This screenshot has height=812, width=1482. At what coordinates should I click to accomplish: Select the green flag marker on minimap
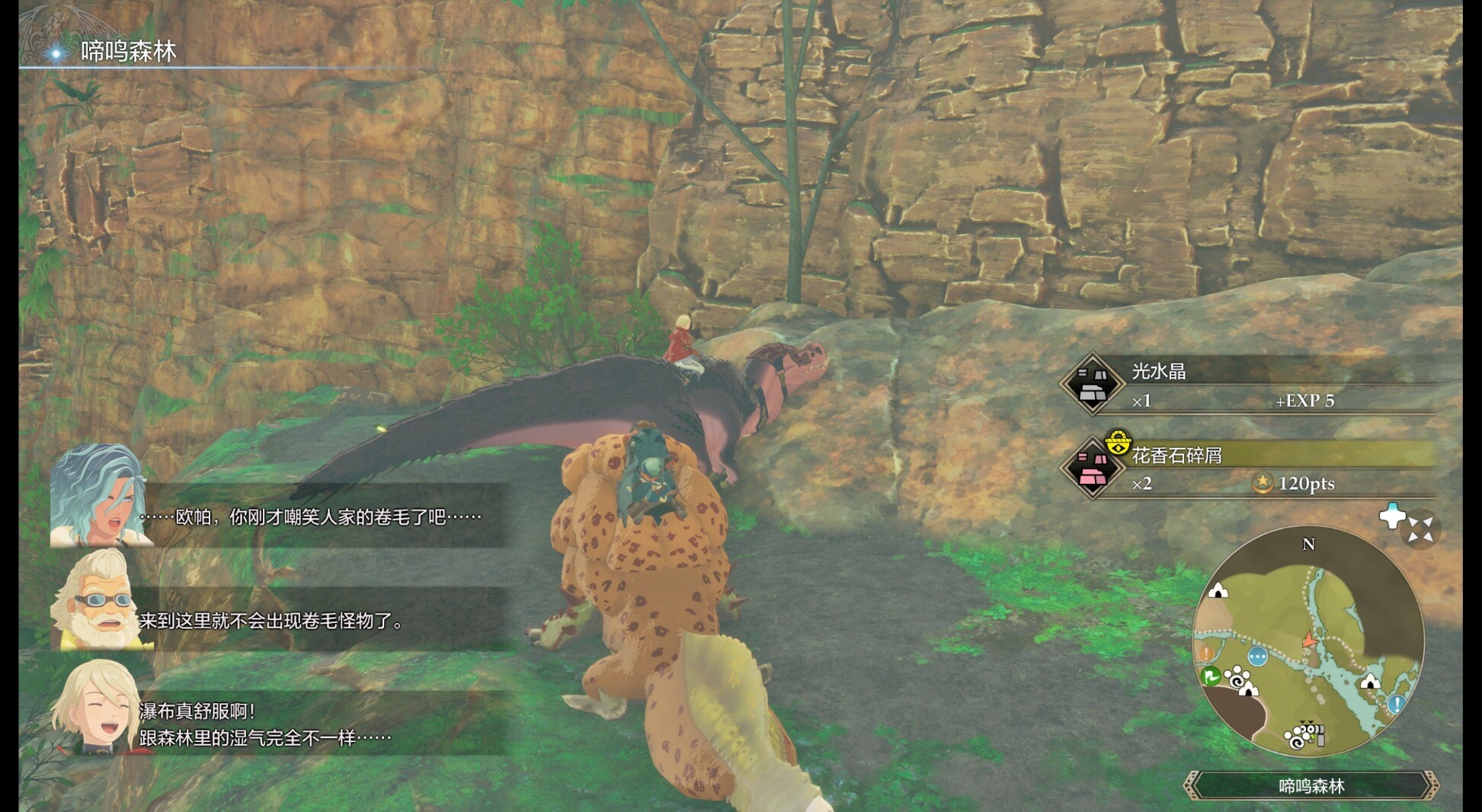click(1209, 675)
